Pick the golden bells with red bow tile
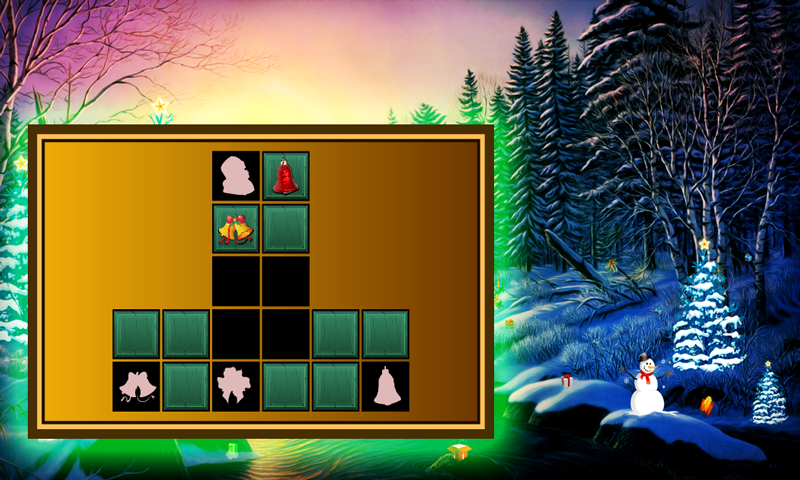 236,228
